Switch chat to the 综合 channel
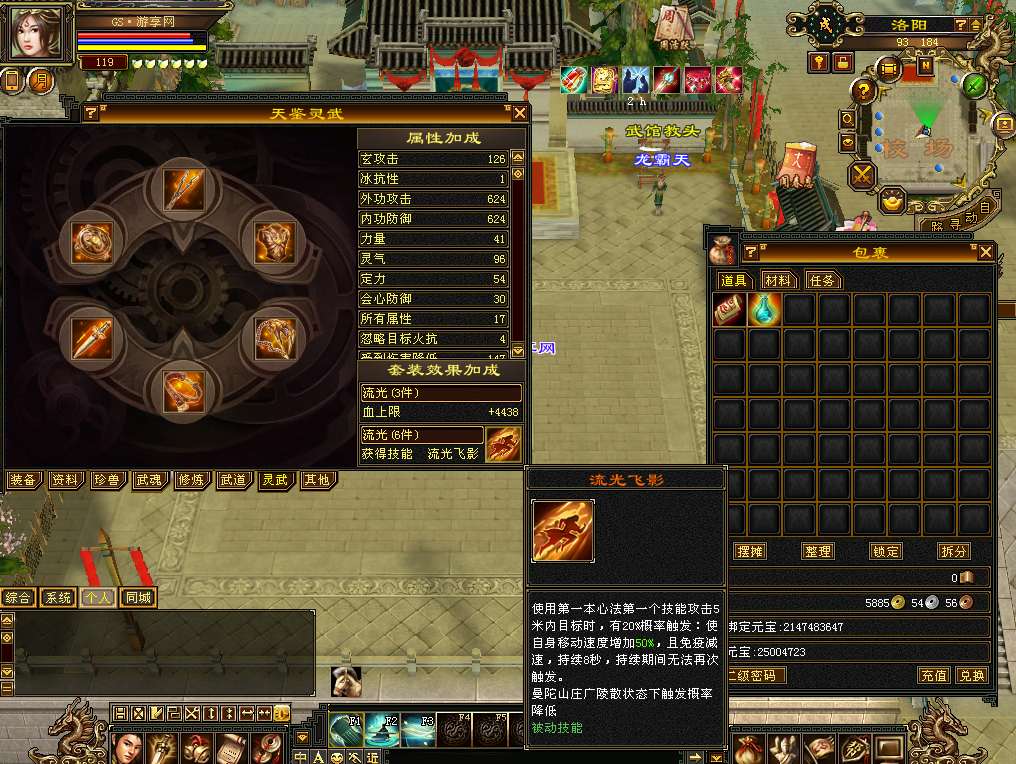The image size is (1016, 764). coord(18,598)
